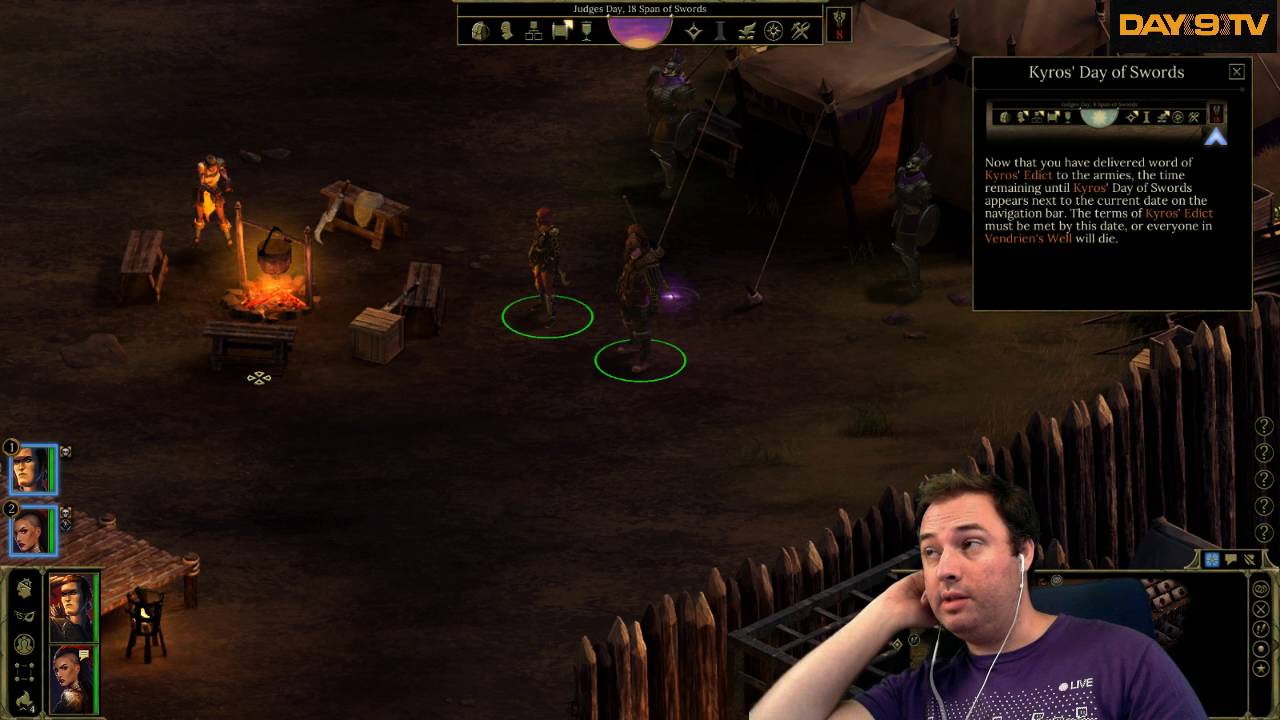Click the Kyros' Day of Swords title bar
This screenshot has height=720, width=1280.
[x=1106, y=72]
